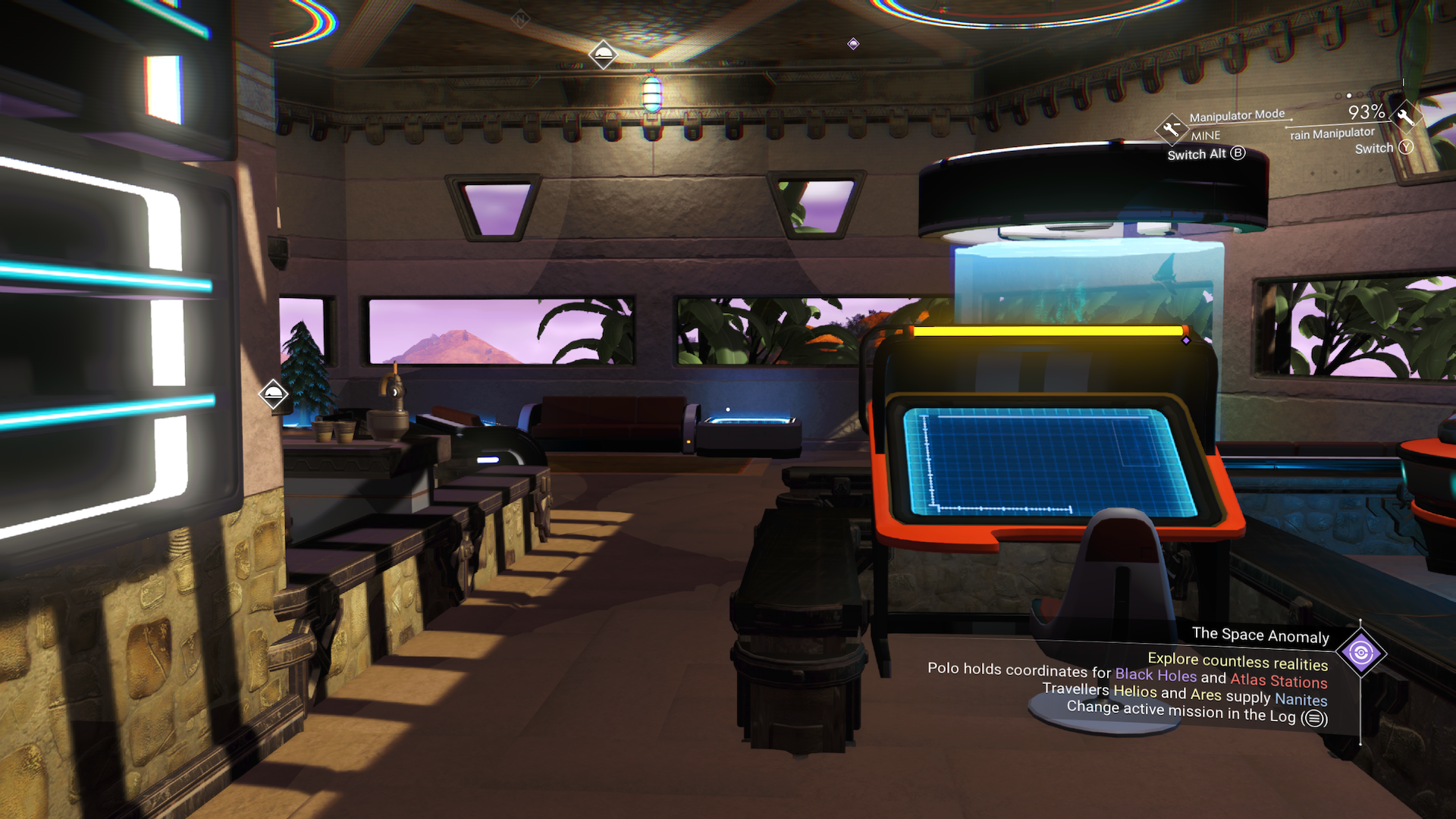Click the landing pad marker near the ceiling
The image size is (1456, 819).
[x=603, y=55]
